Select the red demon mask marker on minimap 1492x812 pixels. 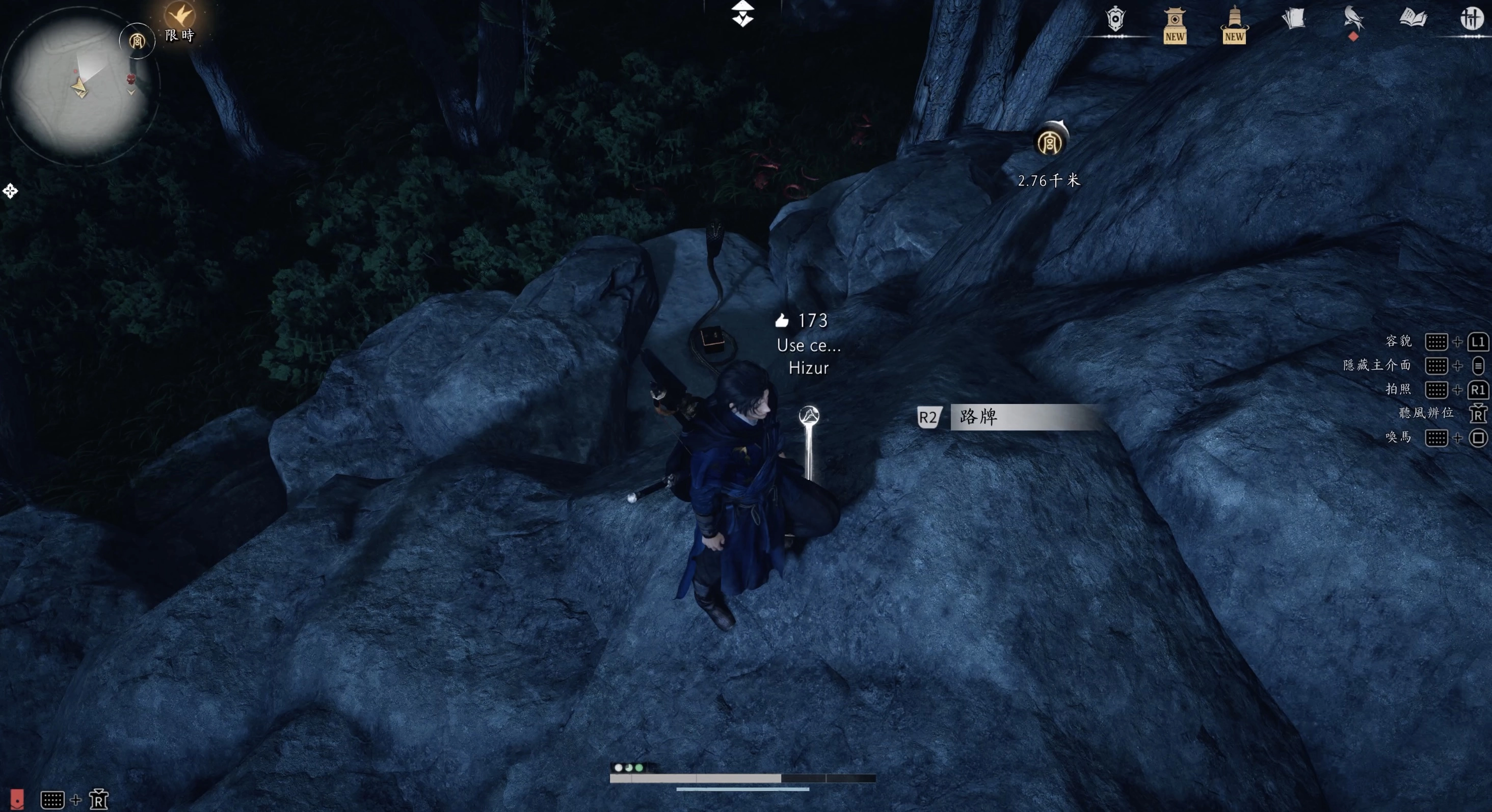(x=131, y=79)
